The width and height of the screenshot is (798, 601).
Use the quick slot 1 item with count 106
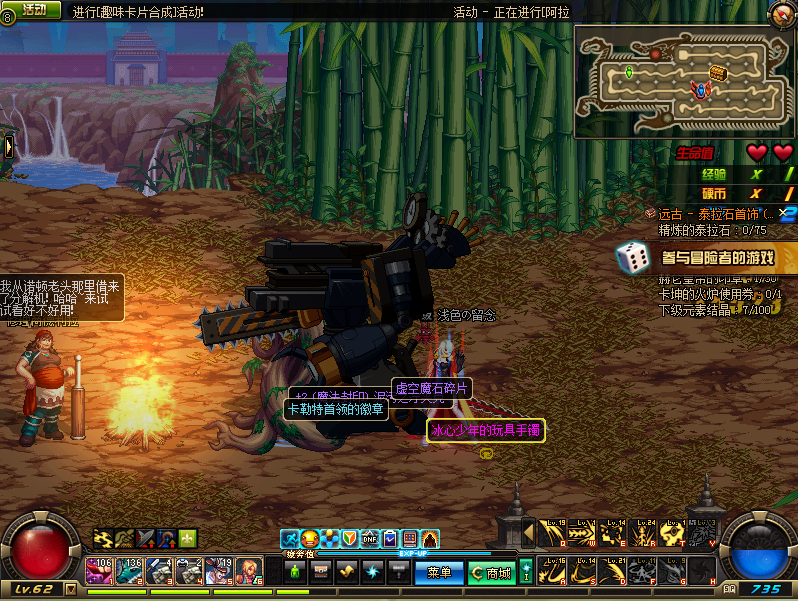100,571
